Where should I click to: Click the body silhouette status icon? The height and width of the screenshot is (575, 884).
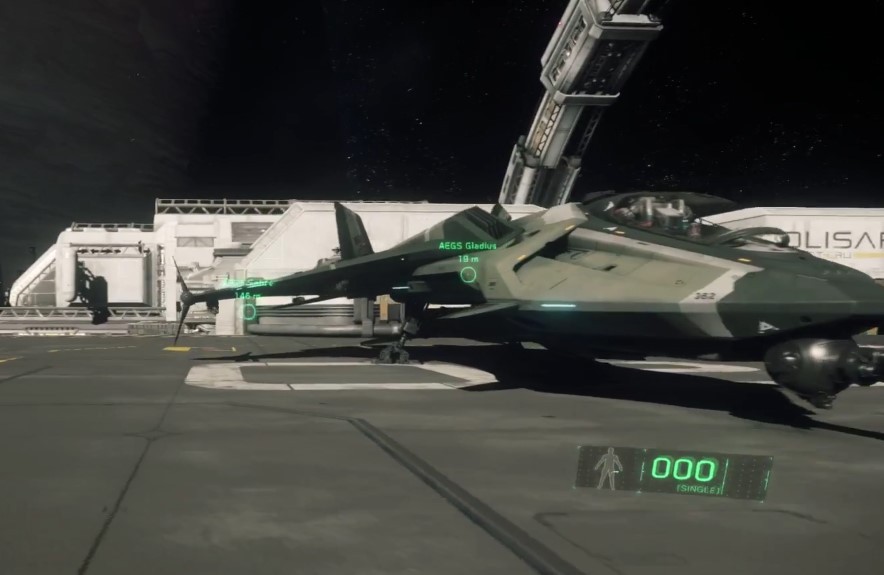608,468
